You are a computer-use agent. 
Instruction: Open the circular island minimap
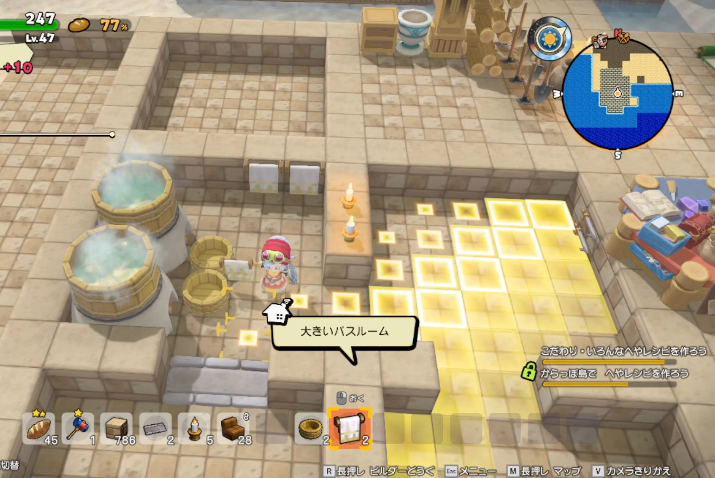pyautogui.click(x=615, y=96)
